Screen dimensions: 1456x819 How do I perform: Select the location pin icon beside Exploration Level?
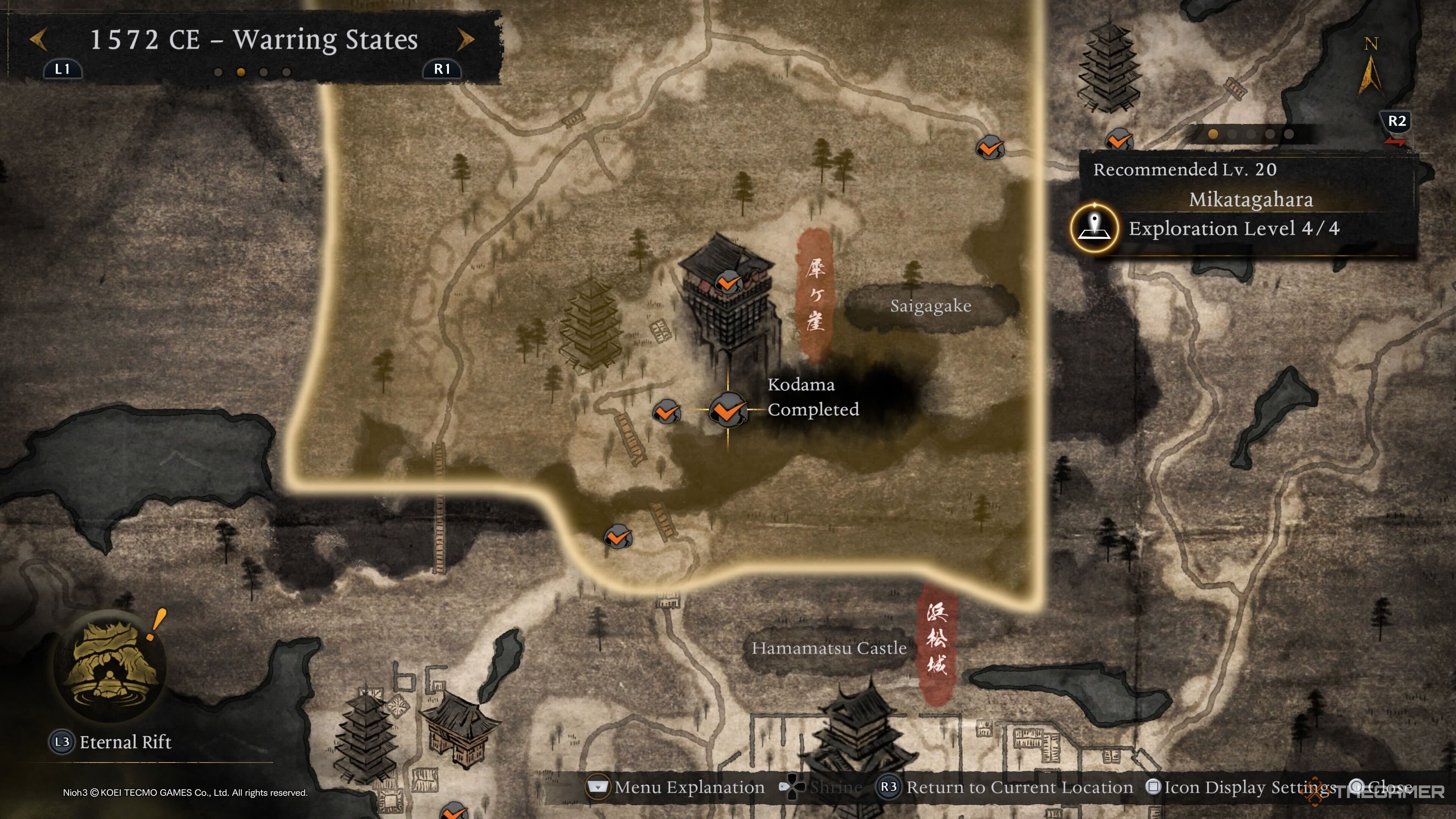click(1095, 228)
